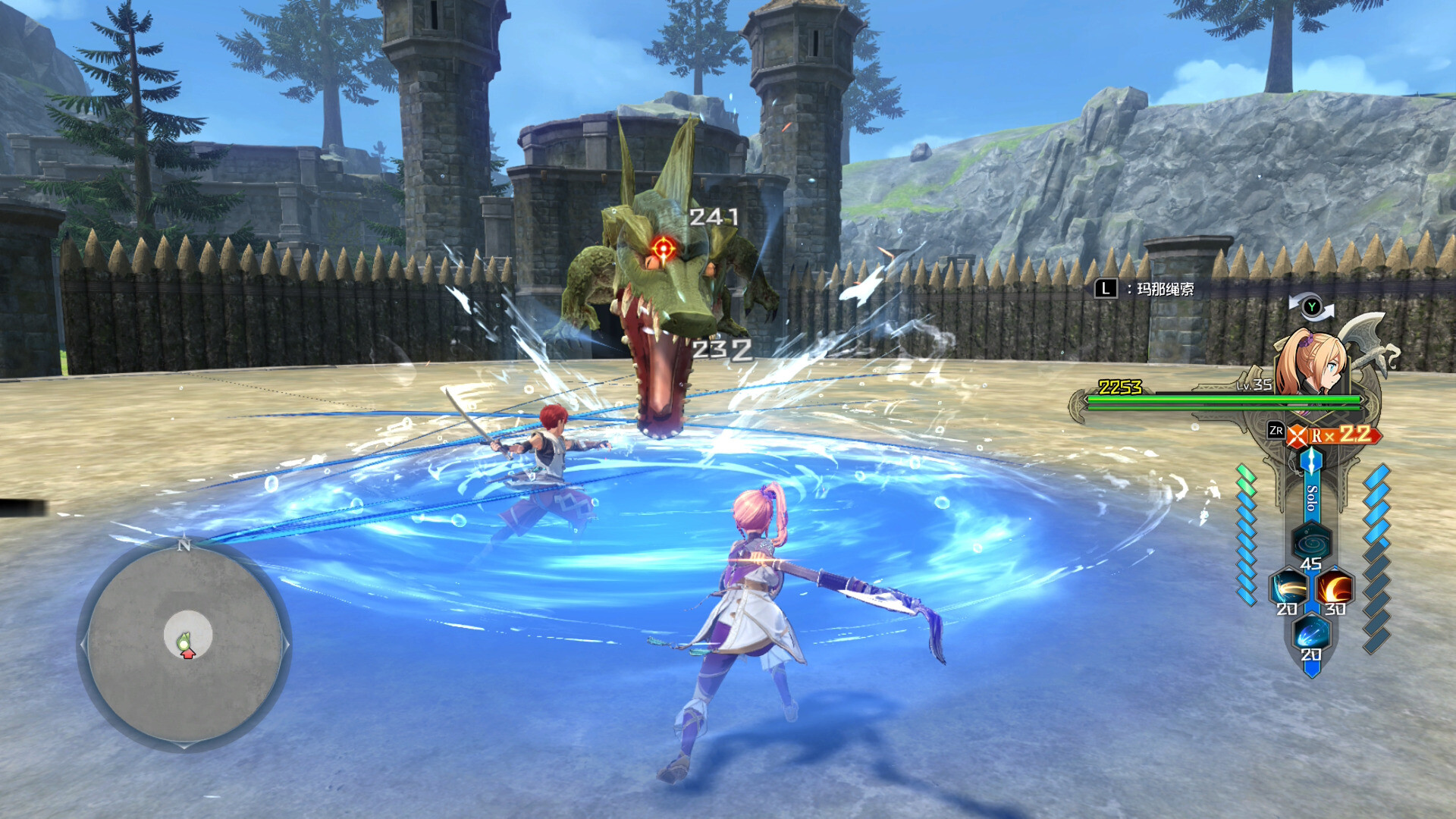Click the L button Mana Rope prompt icon
This screenshot has width=1456, height=819.
[1107, 289]
